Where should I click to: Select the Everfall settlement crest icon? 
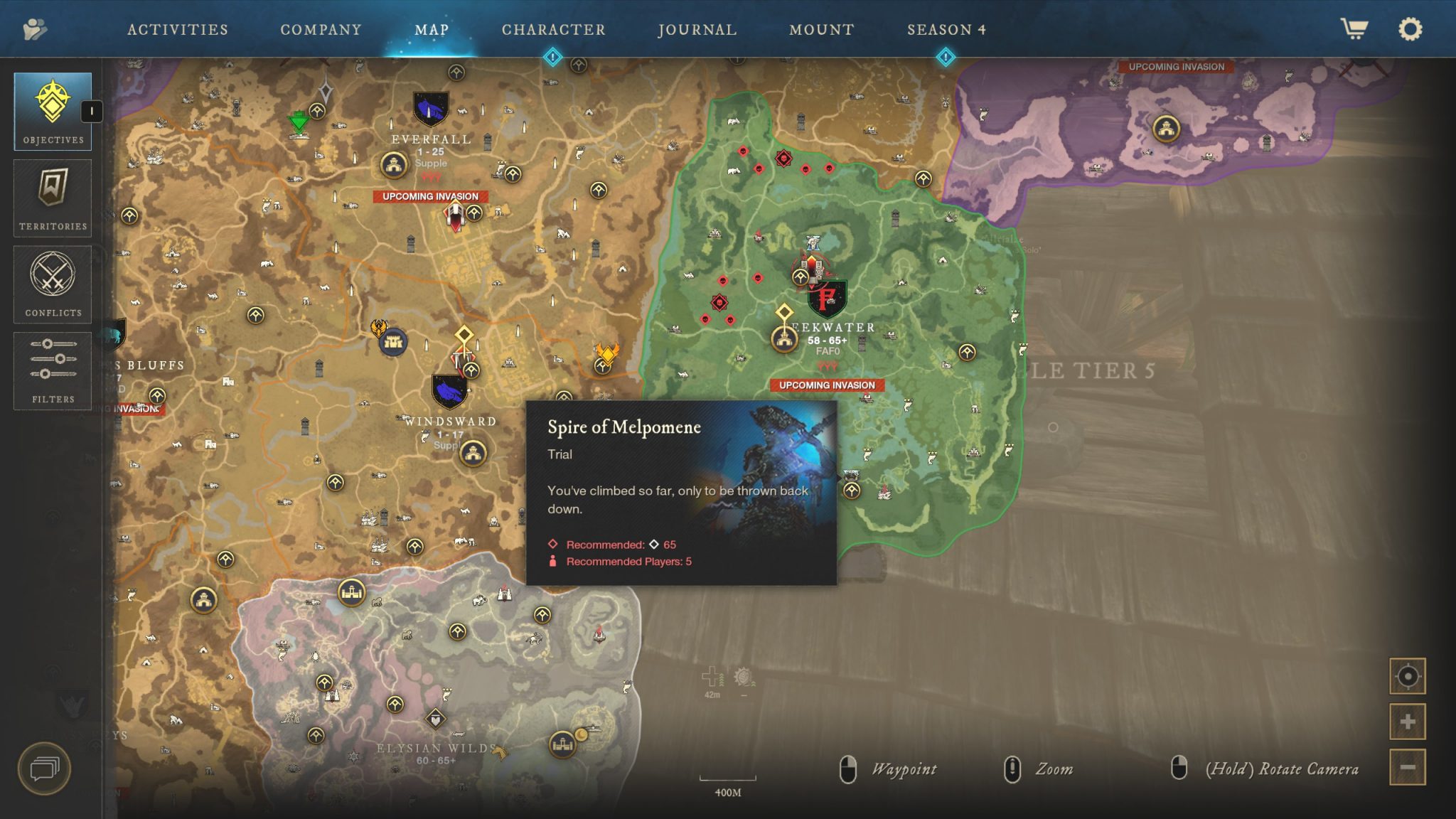tap(430, 108)
